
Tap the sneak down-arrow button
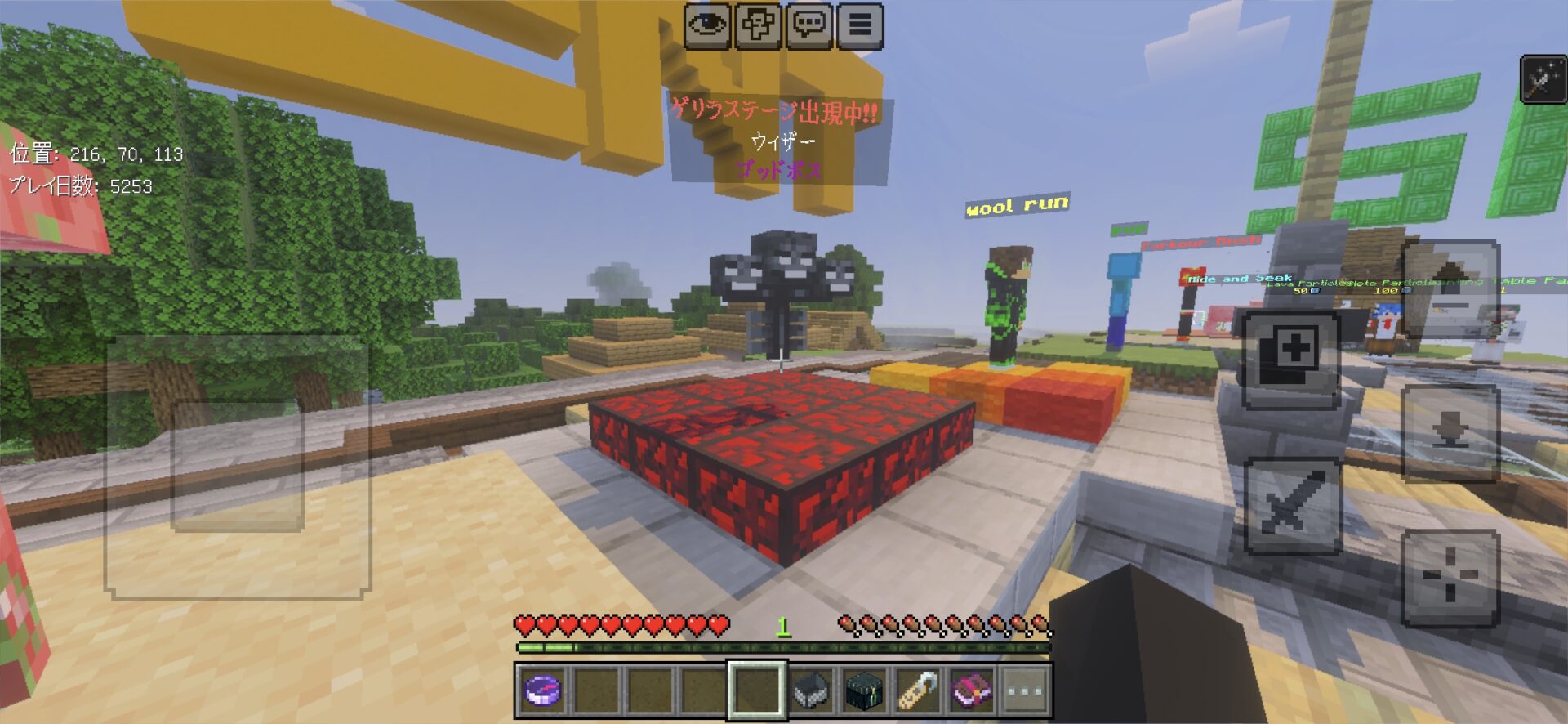pos(1450,433)
